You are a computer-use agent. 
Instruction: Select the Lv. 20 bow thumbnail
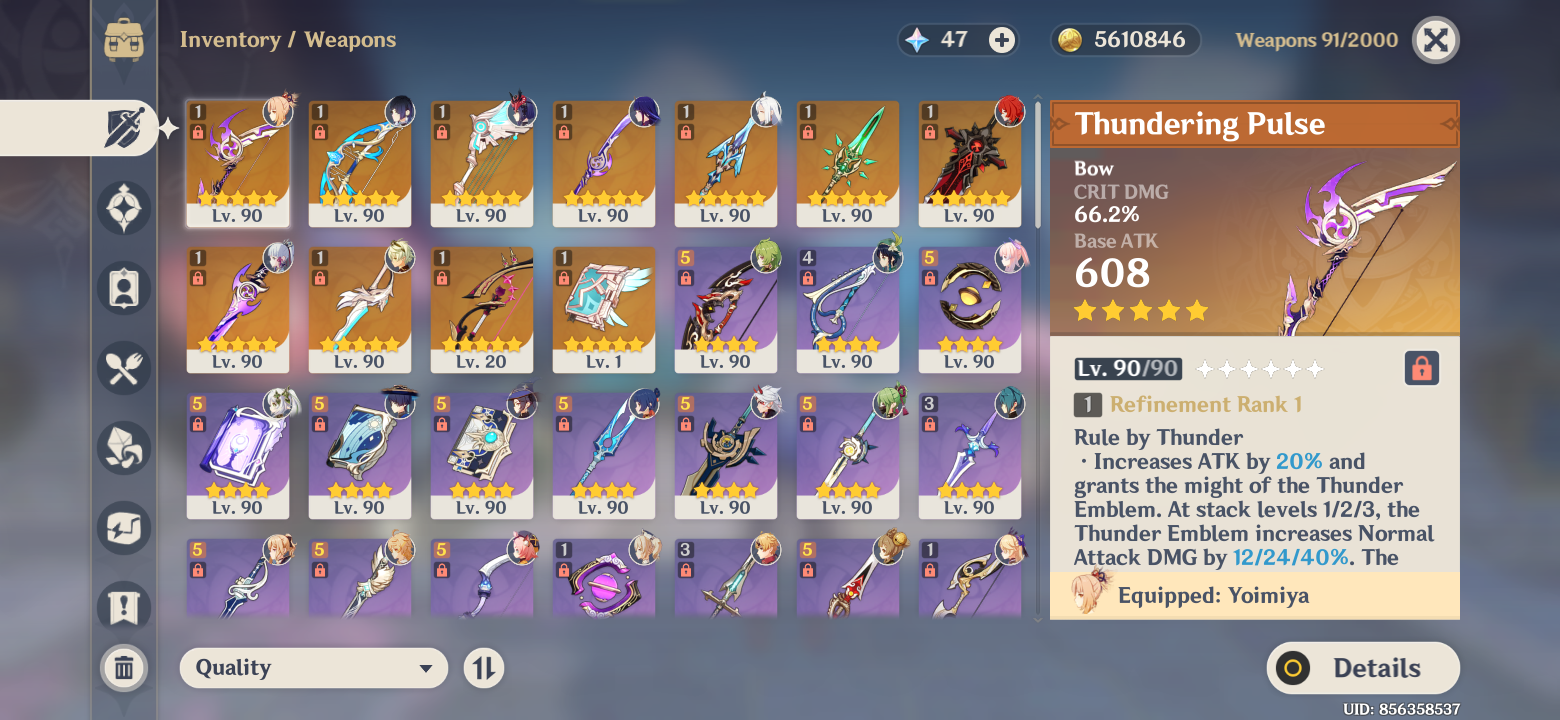pyautogui.click(x=482, y=310)
